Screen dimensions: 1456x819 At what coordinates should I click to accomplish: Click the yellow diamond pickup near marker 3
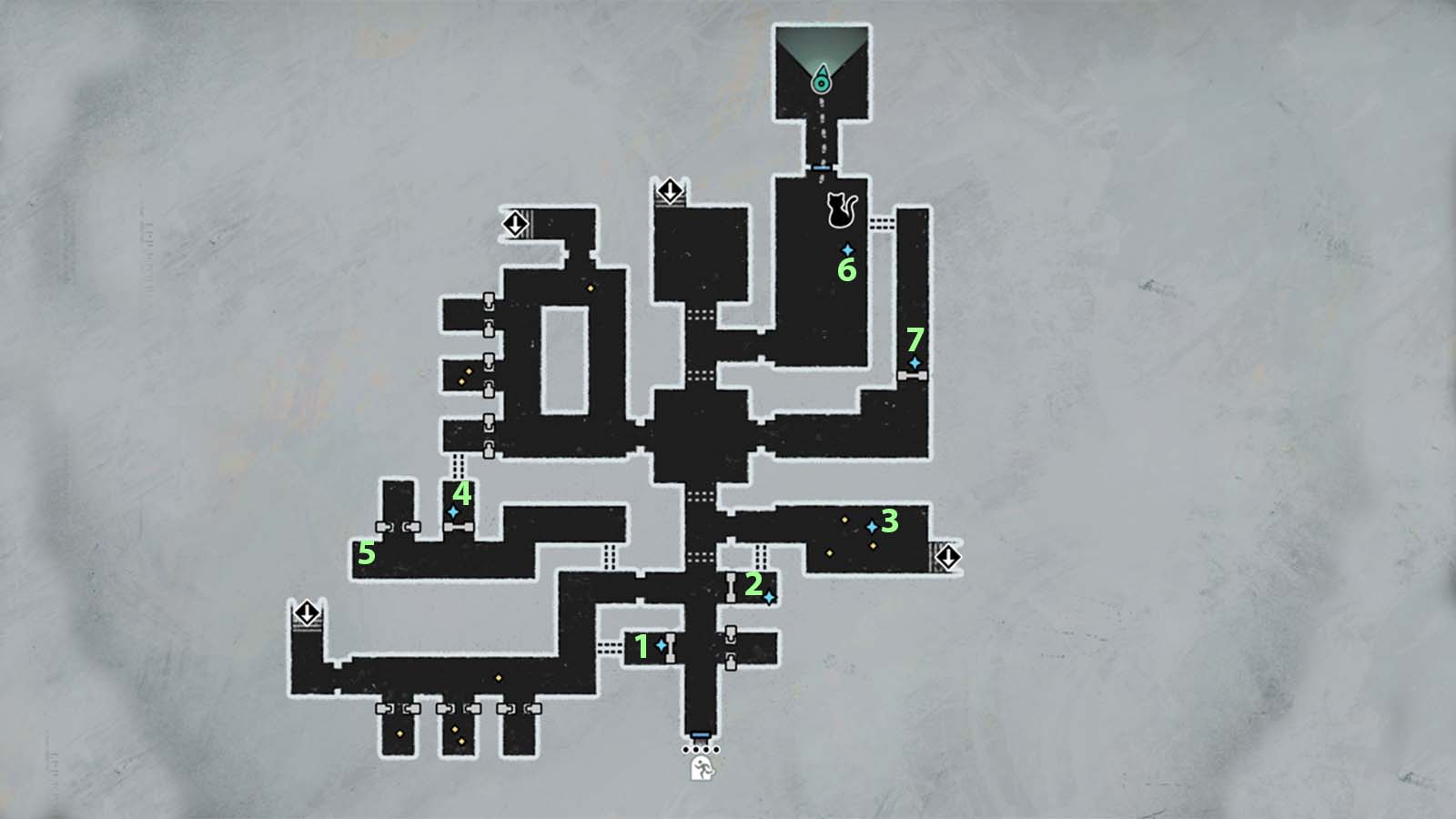(844, 521)
